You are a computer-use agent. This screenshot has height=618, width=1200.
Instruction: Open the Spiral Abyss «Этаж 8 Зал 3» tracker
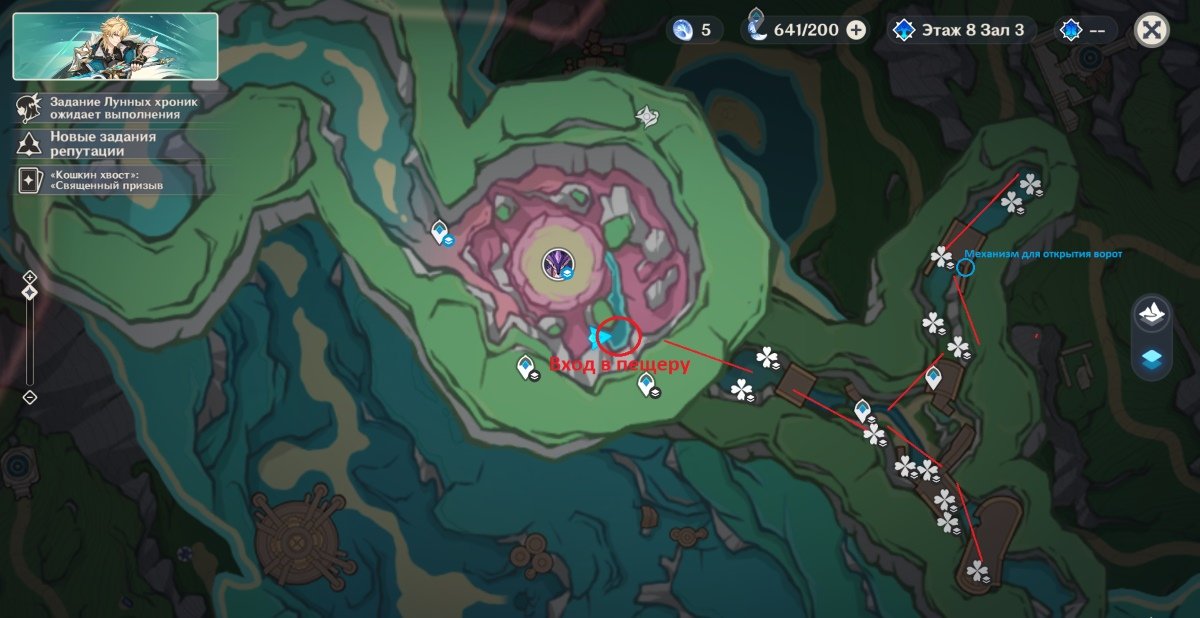pyautogui.click(x=959, y=30)
